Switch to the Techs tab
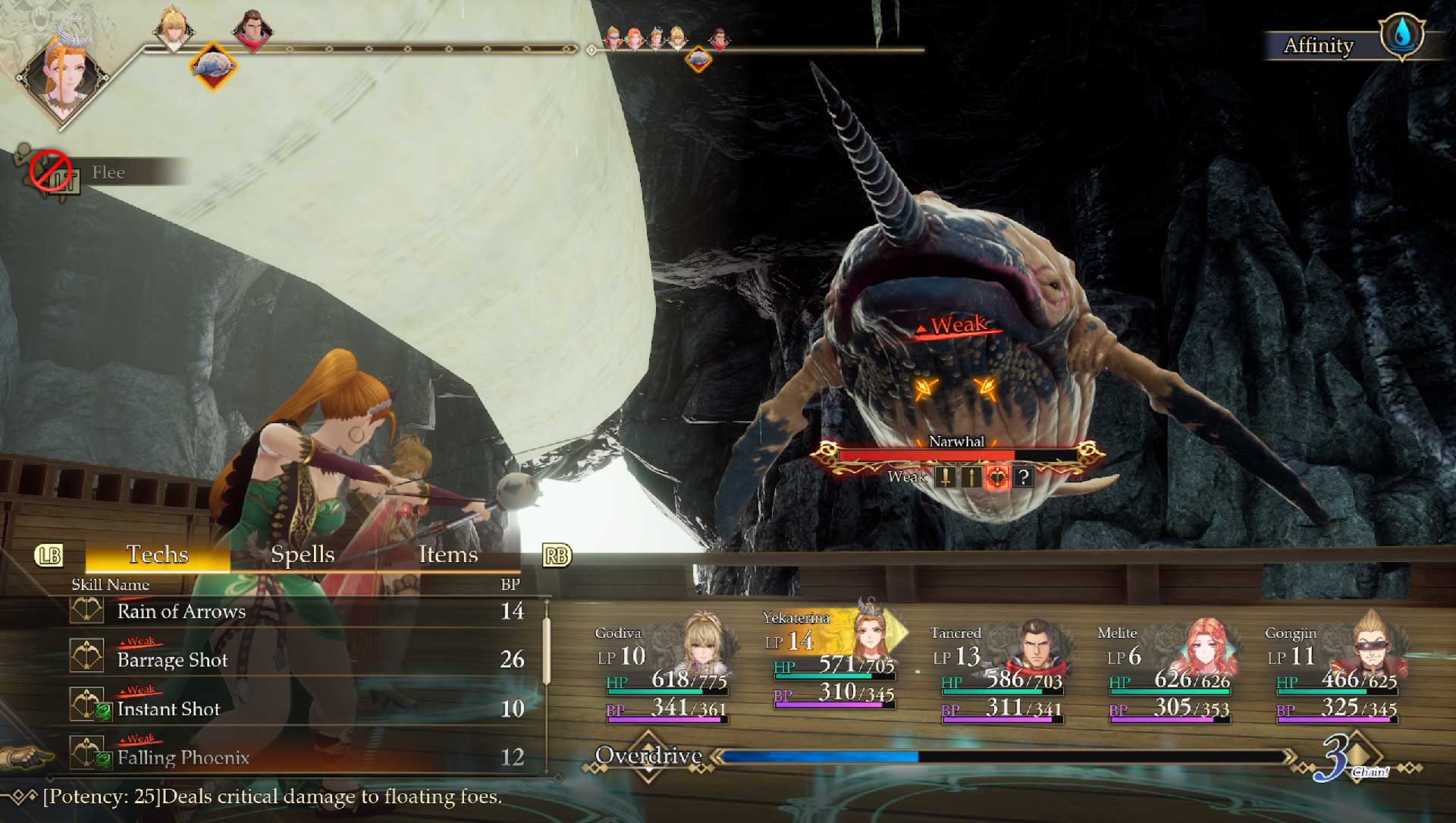This screenshot has height=823, width=1456. pyautogui.click(x=157, y=554)
